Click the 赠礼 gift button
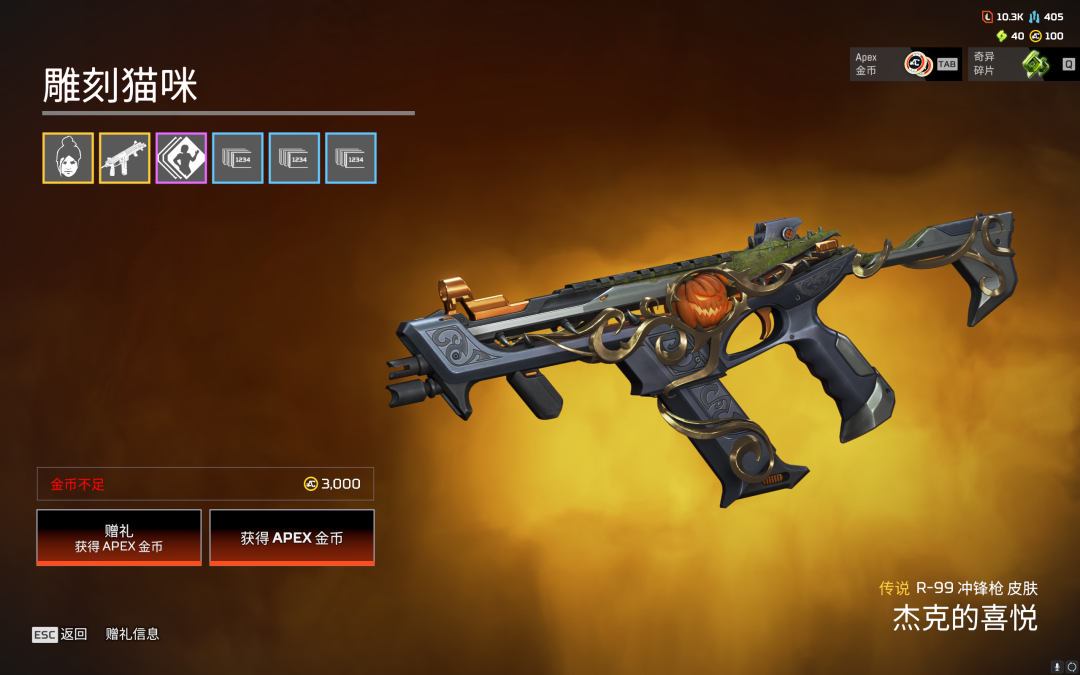Image resolution: width=1080 pixels, height=675 pixels. point(119,537)
